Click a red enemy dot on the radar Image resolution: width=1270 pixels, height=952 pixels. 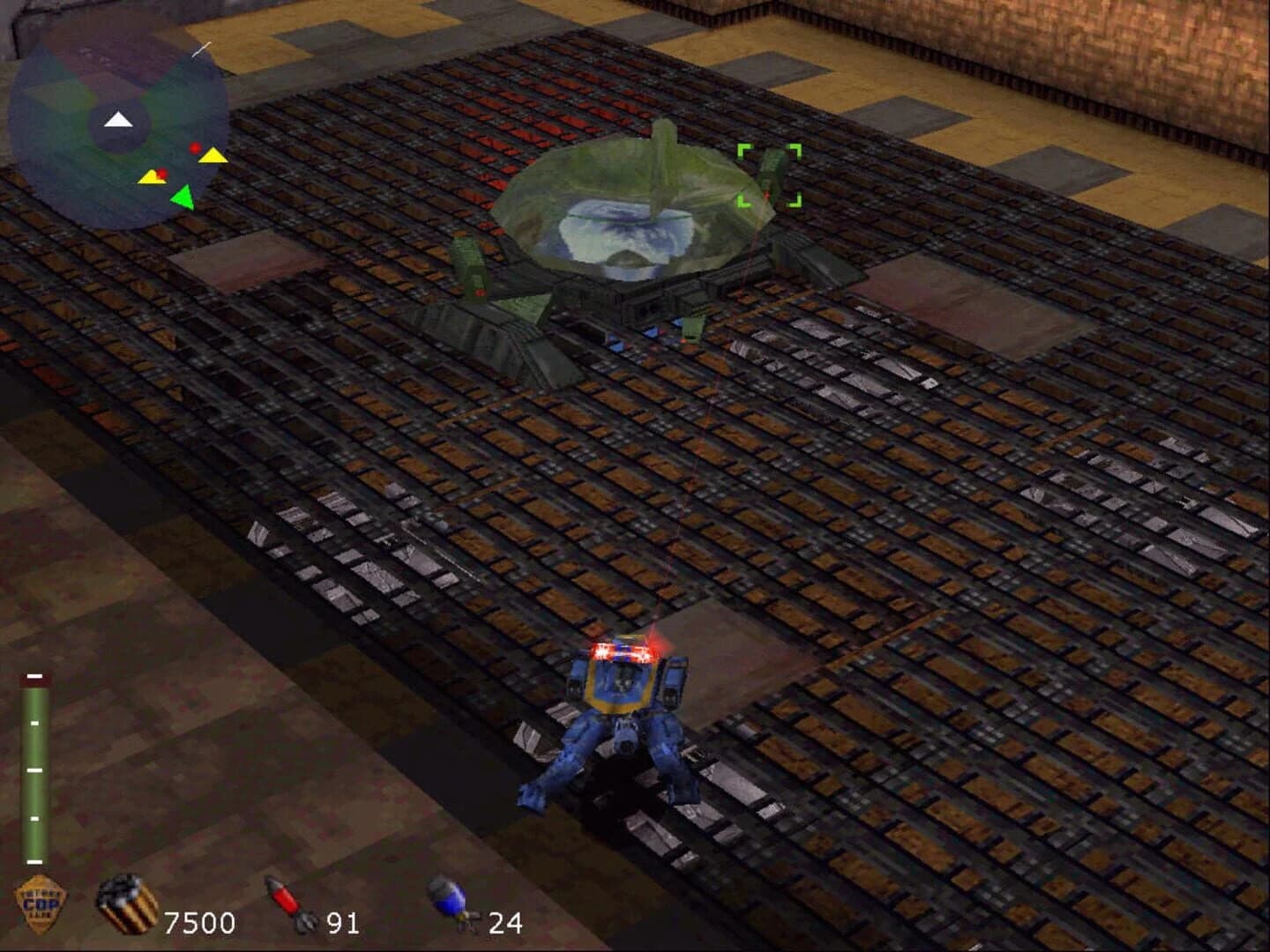pyautogui.click(x=194, y=148)
